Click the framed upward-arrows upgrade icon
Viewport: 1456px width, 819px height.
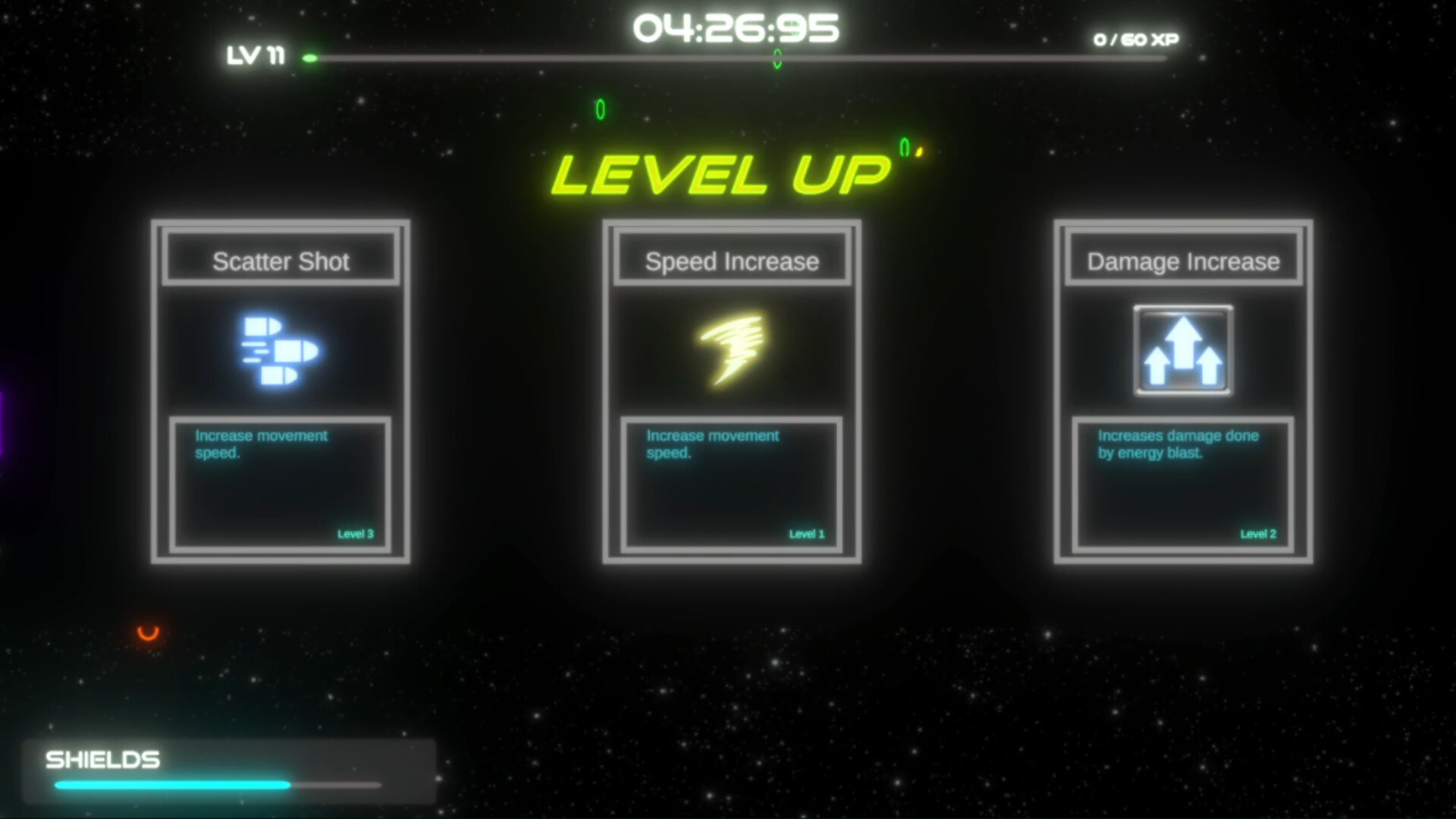click(x=1182, y=350)
